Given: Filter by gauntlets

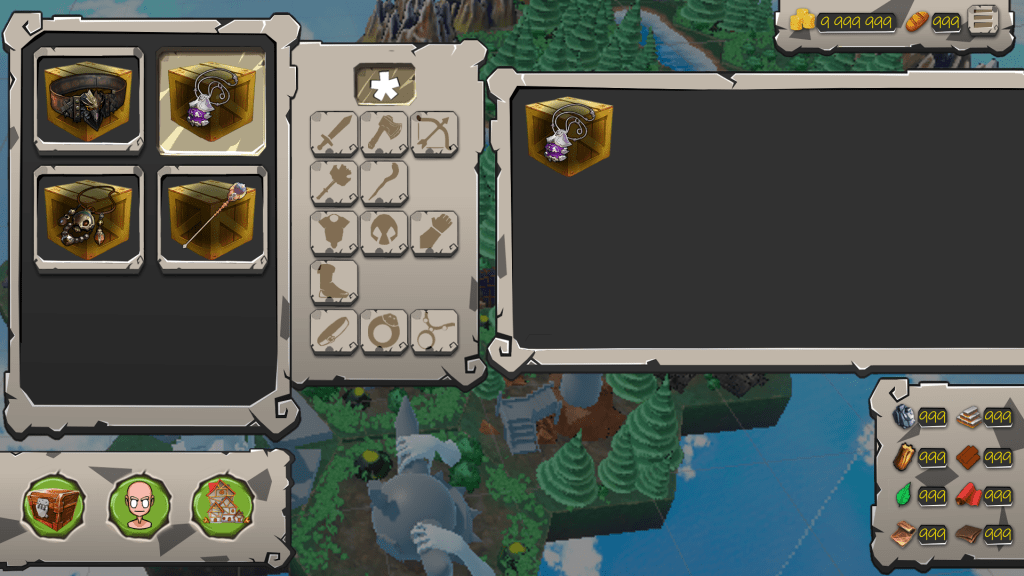Looking at the screenshot, I should point(435,233).
